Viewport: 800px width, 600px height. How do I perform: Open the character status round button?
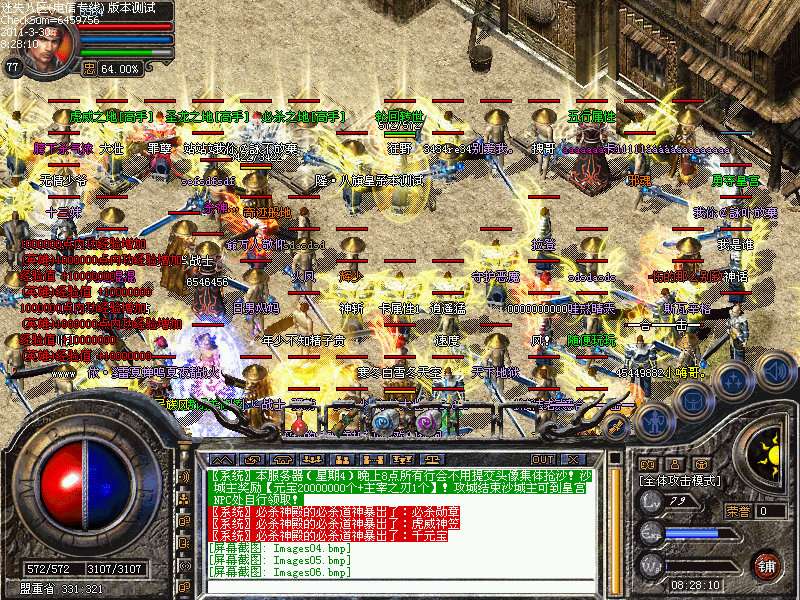(657, 420)
